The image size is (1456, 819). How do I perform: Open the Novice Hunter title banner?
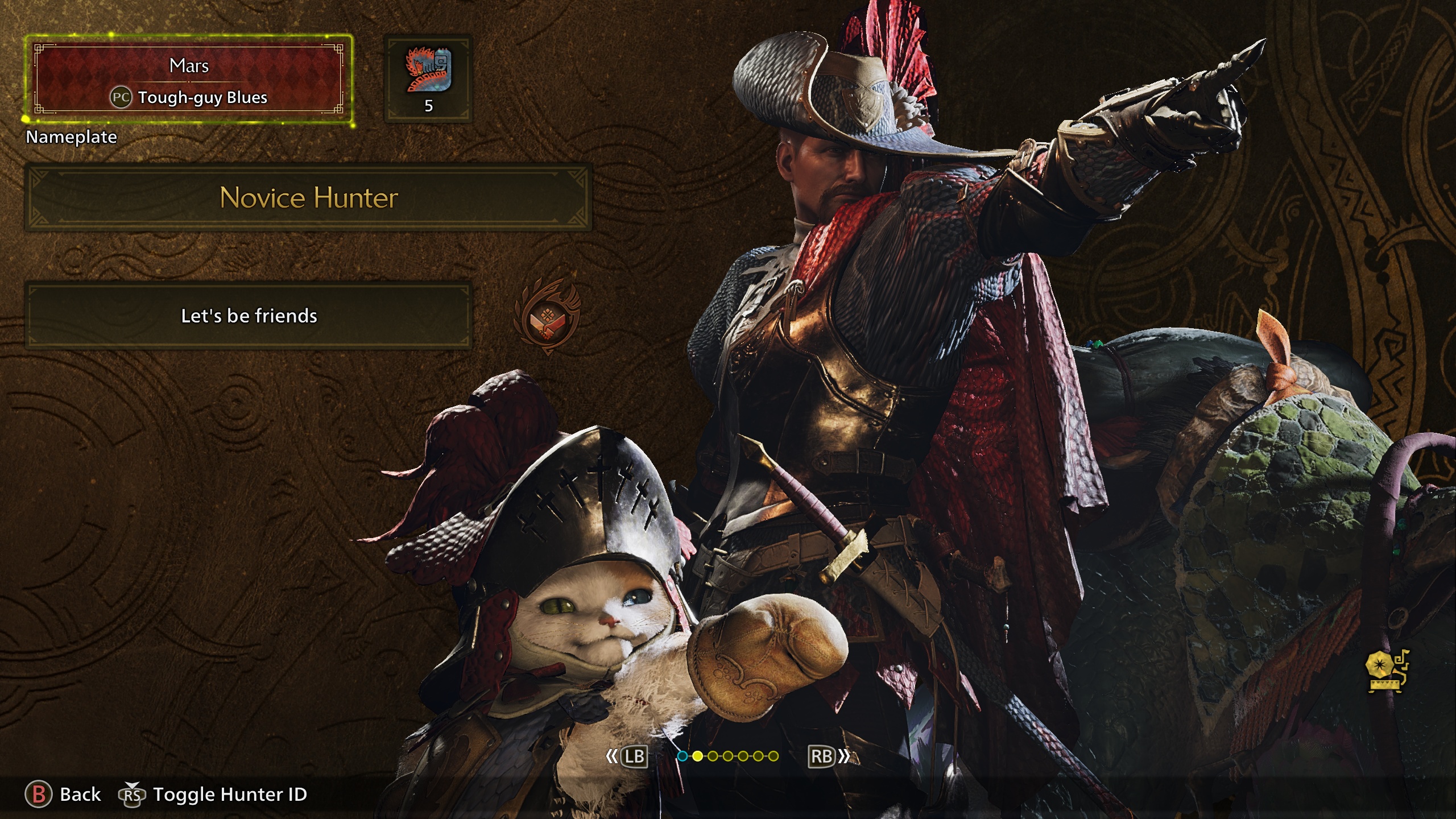[x=308, y=198]
